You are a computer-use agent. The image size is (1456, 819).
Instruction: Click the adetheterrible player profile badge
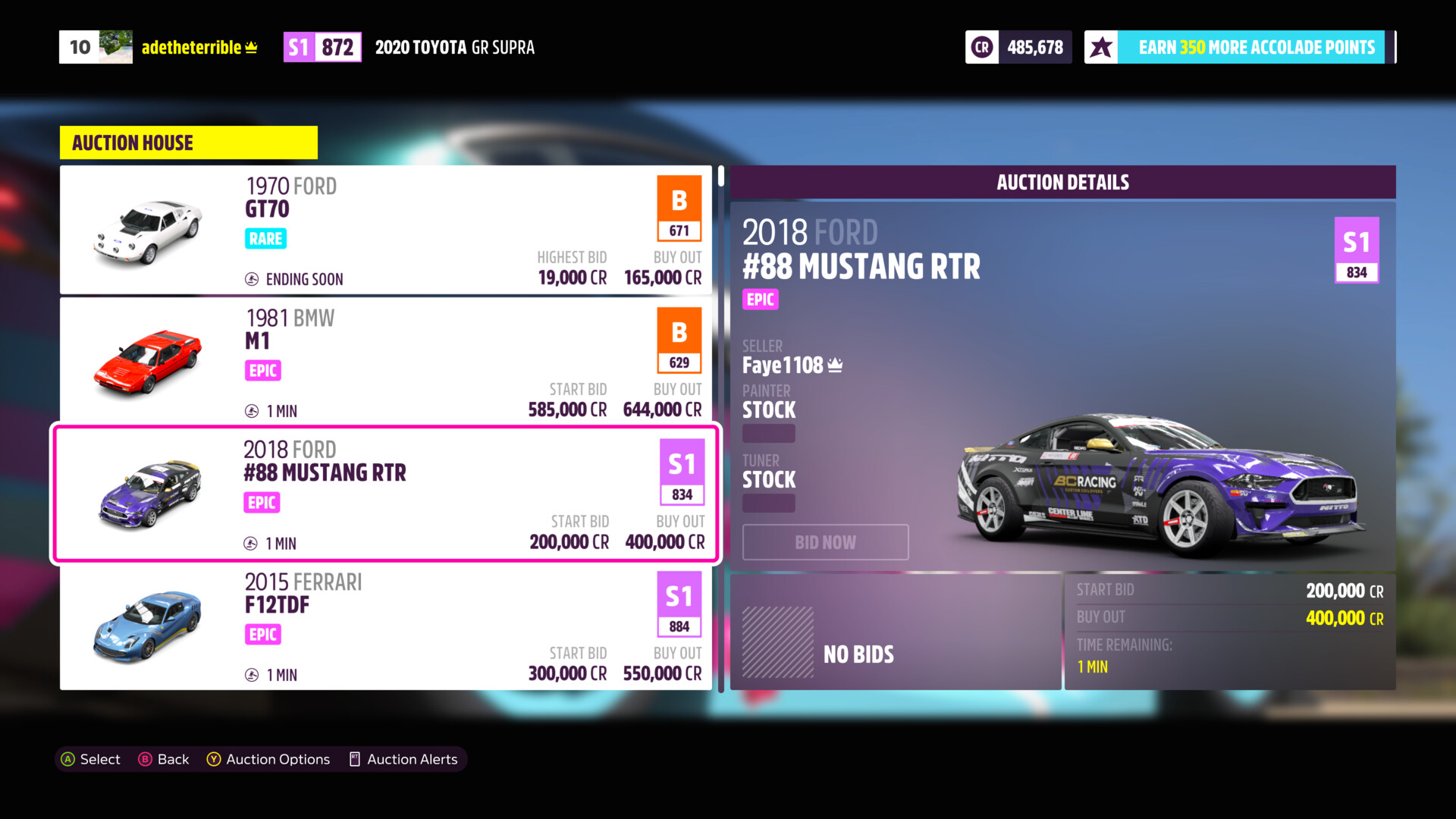point(159,47)
